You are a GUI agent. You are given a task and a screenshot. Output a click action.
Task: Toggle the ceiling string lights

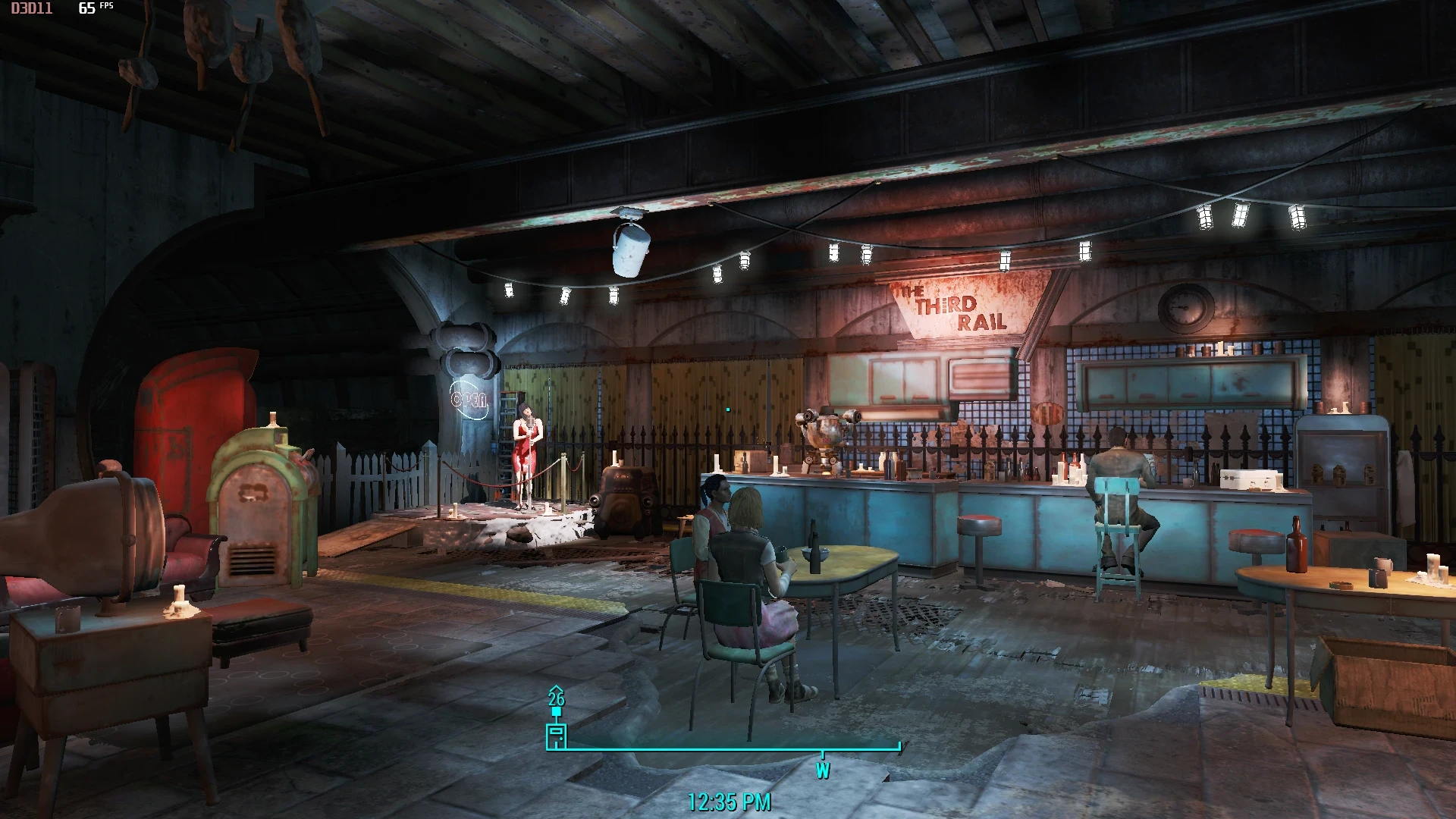click(x=834, y=250)
